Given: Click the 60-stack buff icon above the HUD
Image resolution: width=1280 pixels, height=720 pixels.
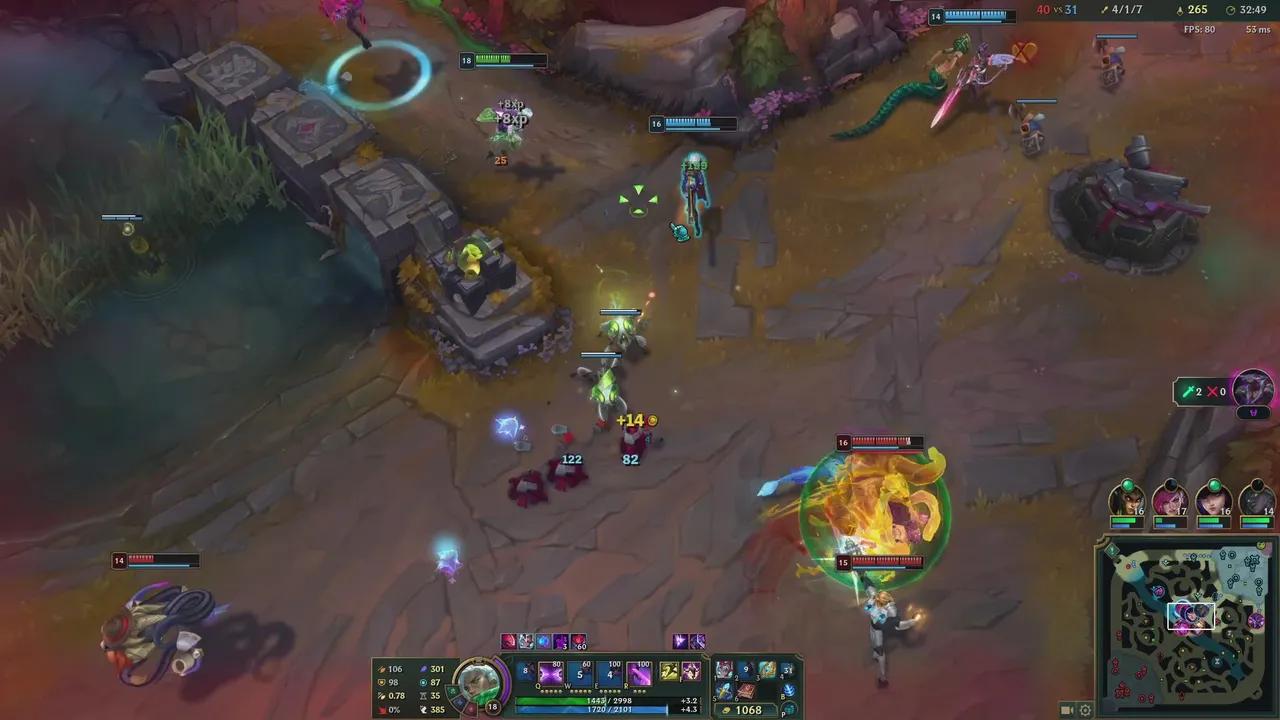Looking at the screenshot, I should (579, 642).
